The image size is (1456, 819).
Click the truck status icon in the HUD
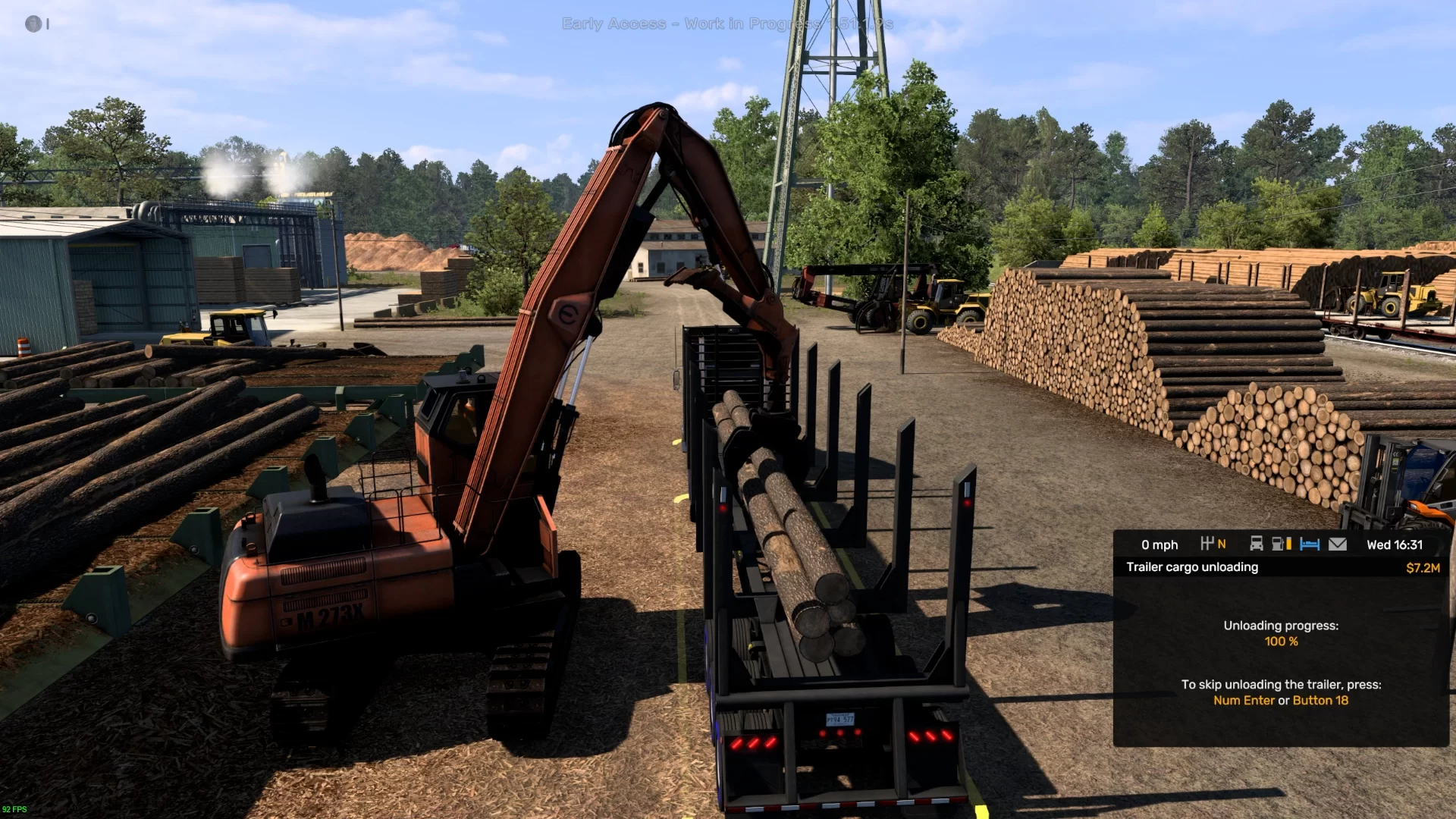1256,544
